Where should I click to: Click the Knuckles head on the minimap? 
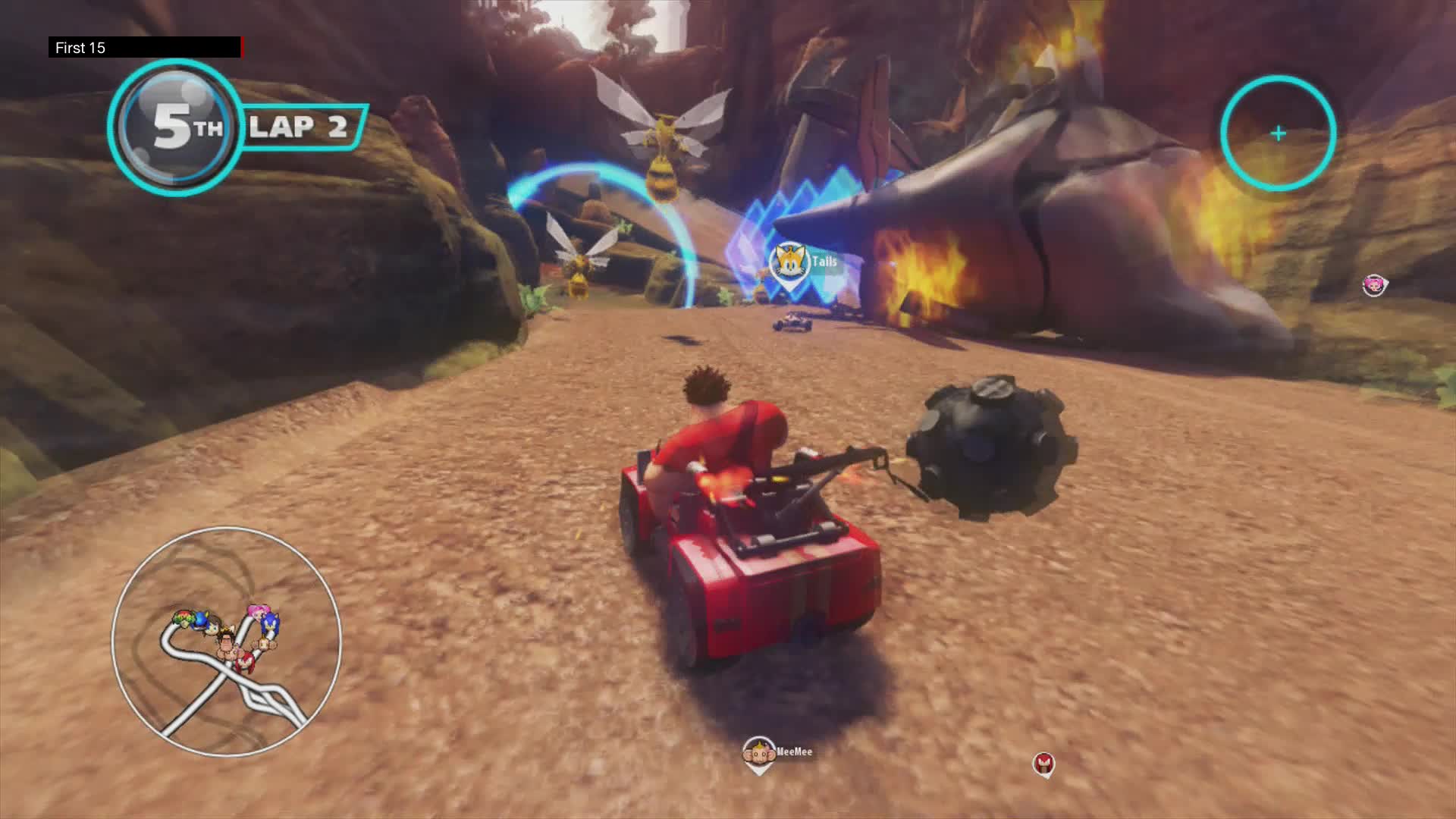coord(246,661)
